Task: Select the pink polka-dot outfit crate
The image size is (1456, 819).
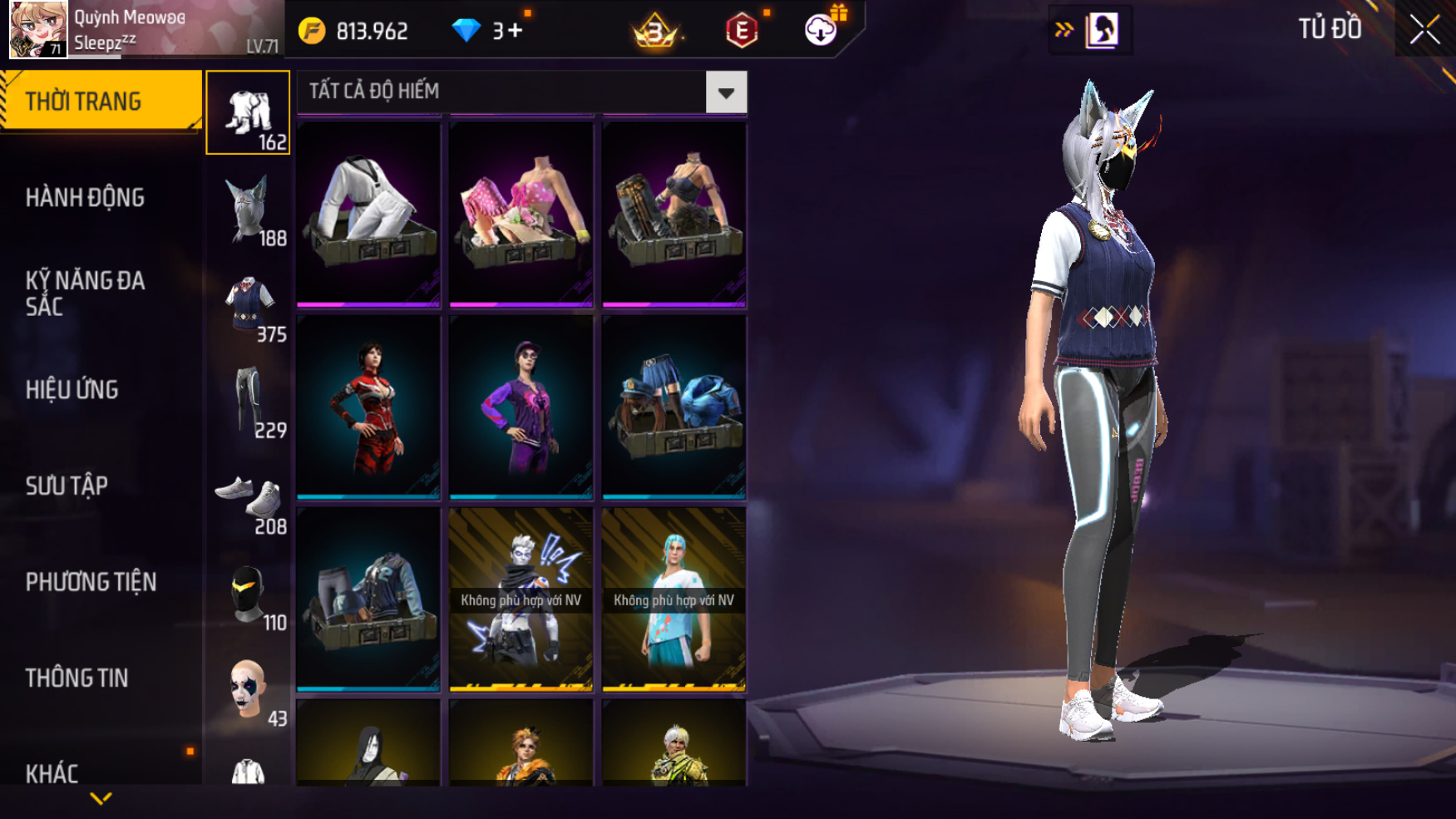Action: pos(521,215)
